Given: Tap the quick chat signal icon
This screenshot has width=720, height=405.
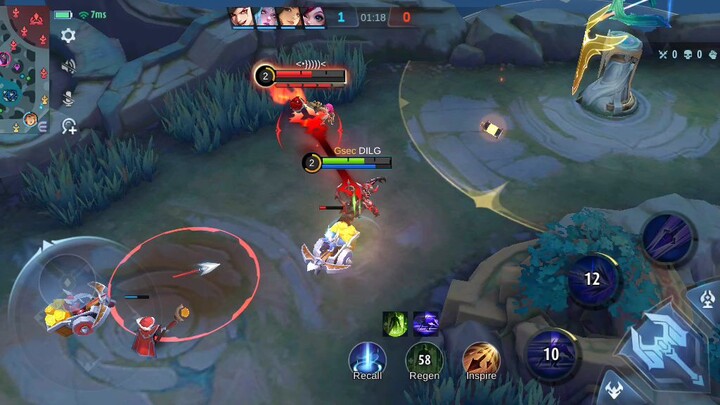Looking at the screenshot, I should 68,126.
